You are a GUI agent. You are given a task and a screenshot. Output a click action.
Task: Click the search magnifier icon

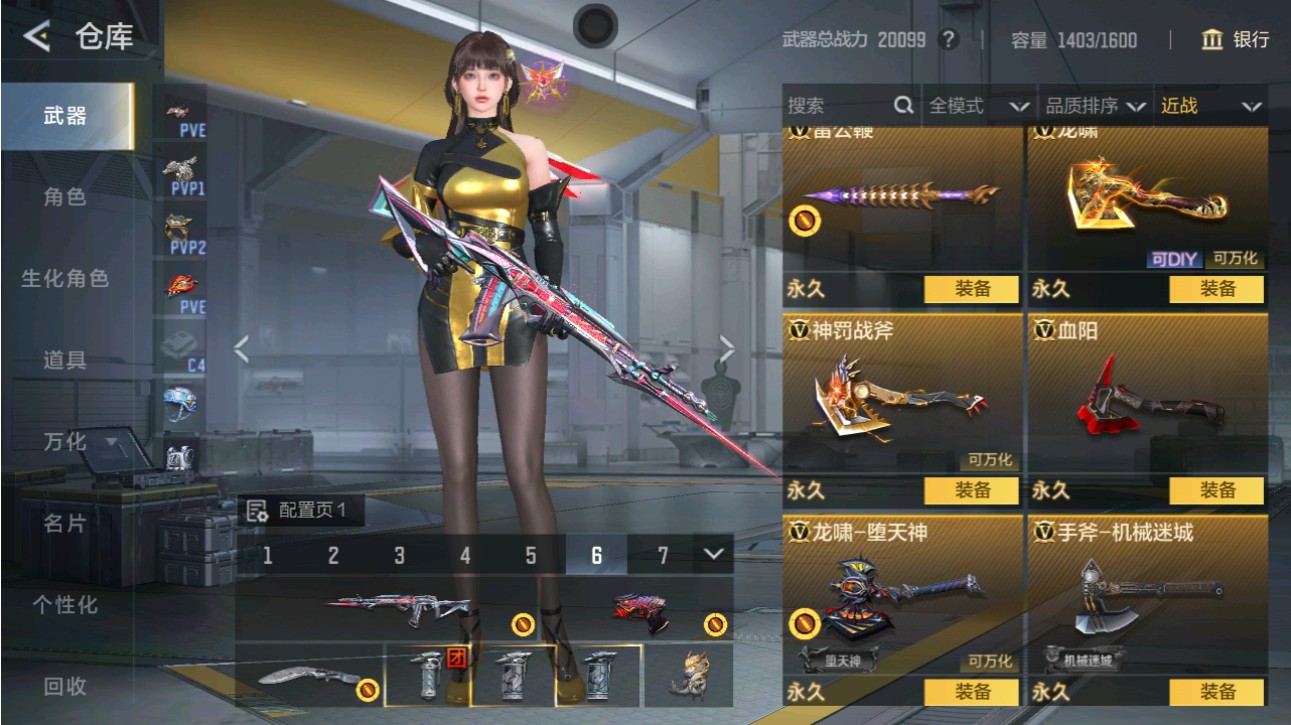[x=903, y=105]
